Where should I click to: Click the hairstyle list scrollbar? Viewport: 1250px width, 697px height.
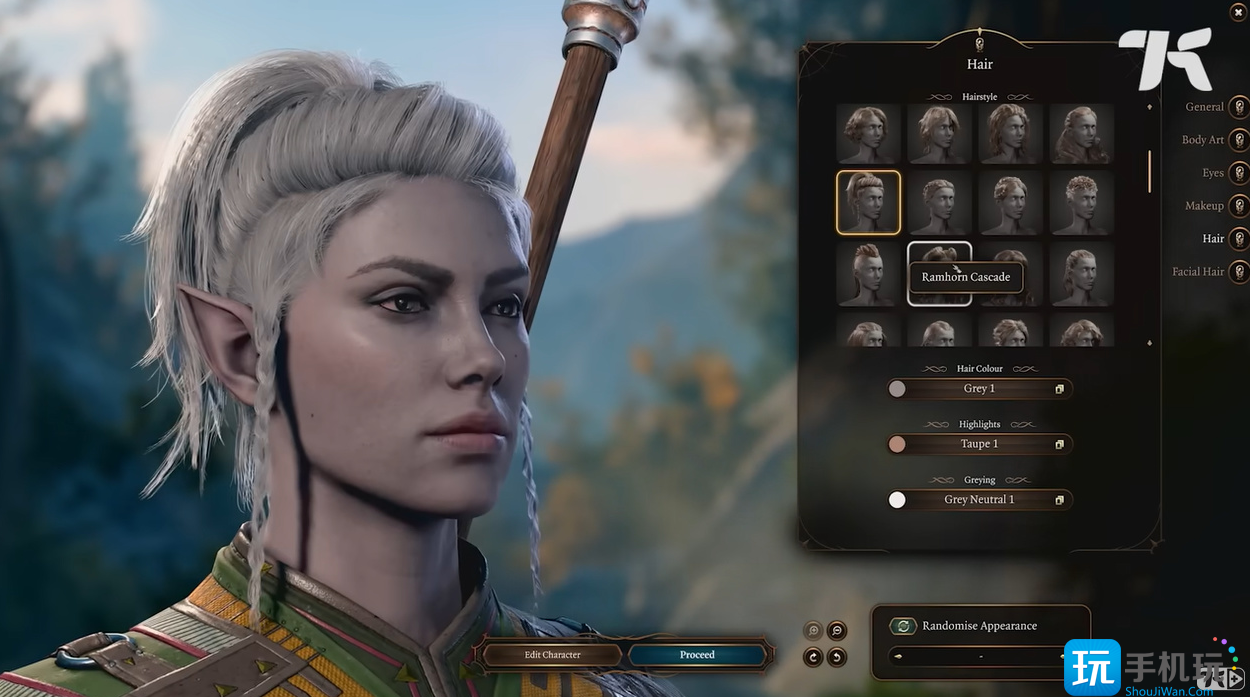pyautogui.click(x=1149, y=171)
